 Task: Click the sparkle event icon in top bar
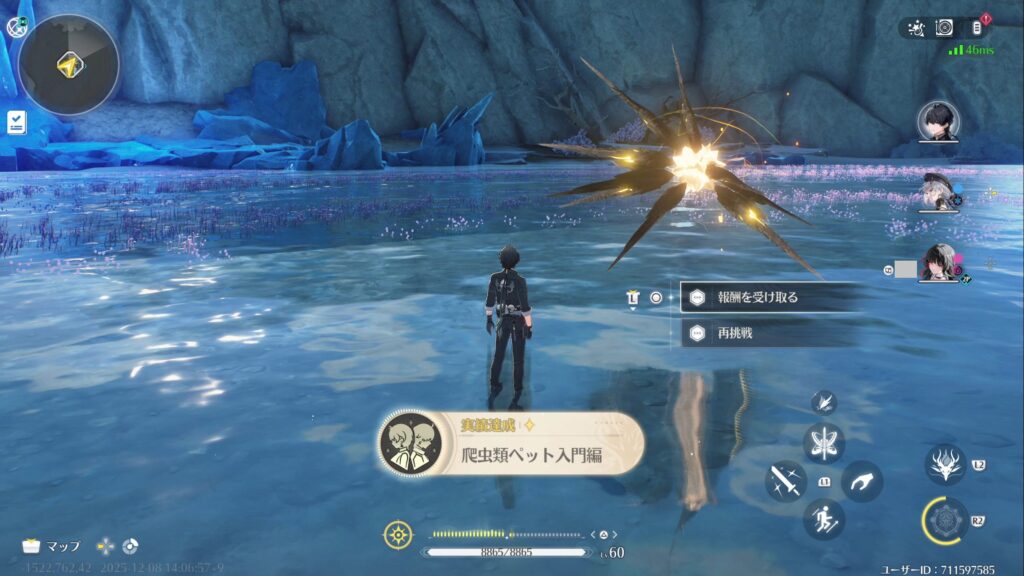click(915, 28)
